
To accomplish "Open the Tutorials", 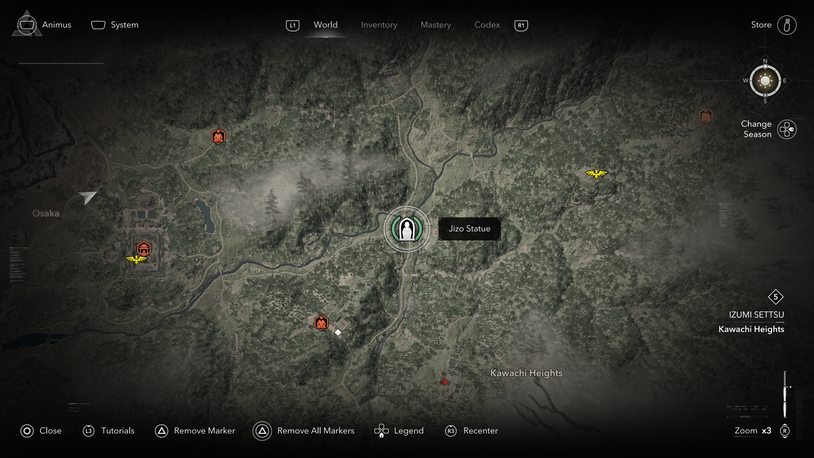I will [x=108, y=431].
